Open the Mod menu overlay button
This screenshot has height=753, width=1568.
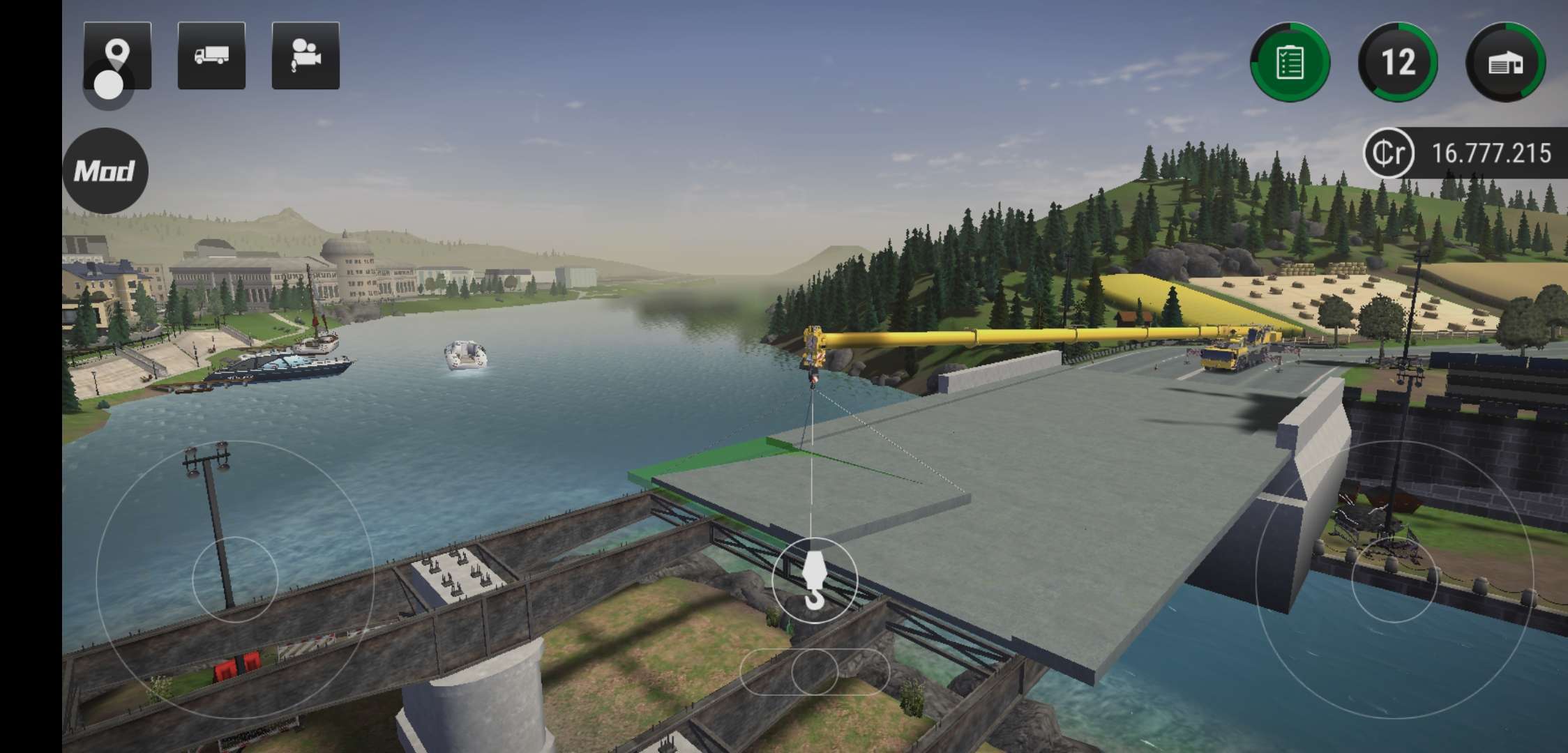(105, 171)
